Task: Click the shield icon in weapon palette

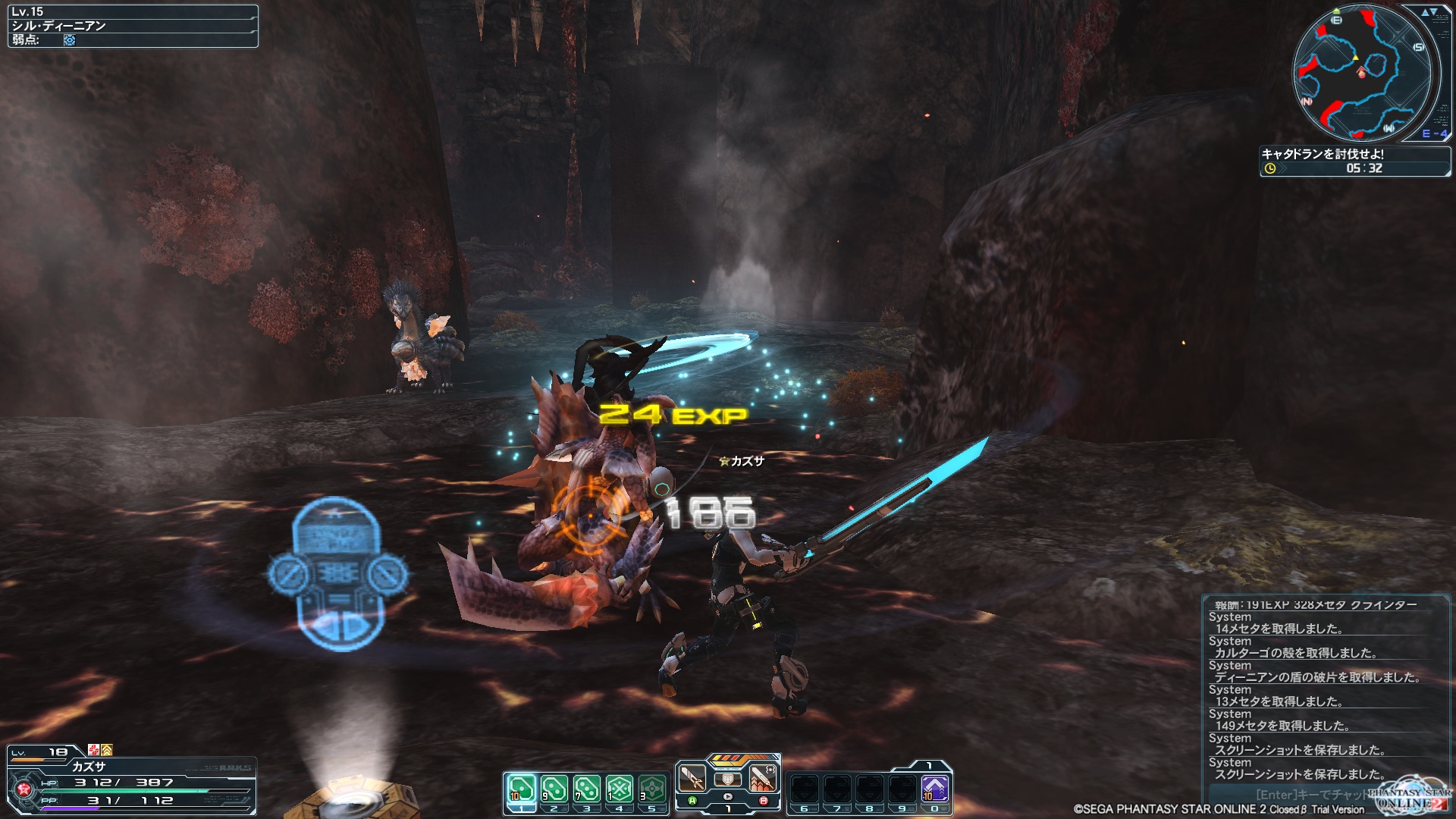Action: pyautogui.click(x=727, y=779)
